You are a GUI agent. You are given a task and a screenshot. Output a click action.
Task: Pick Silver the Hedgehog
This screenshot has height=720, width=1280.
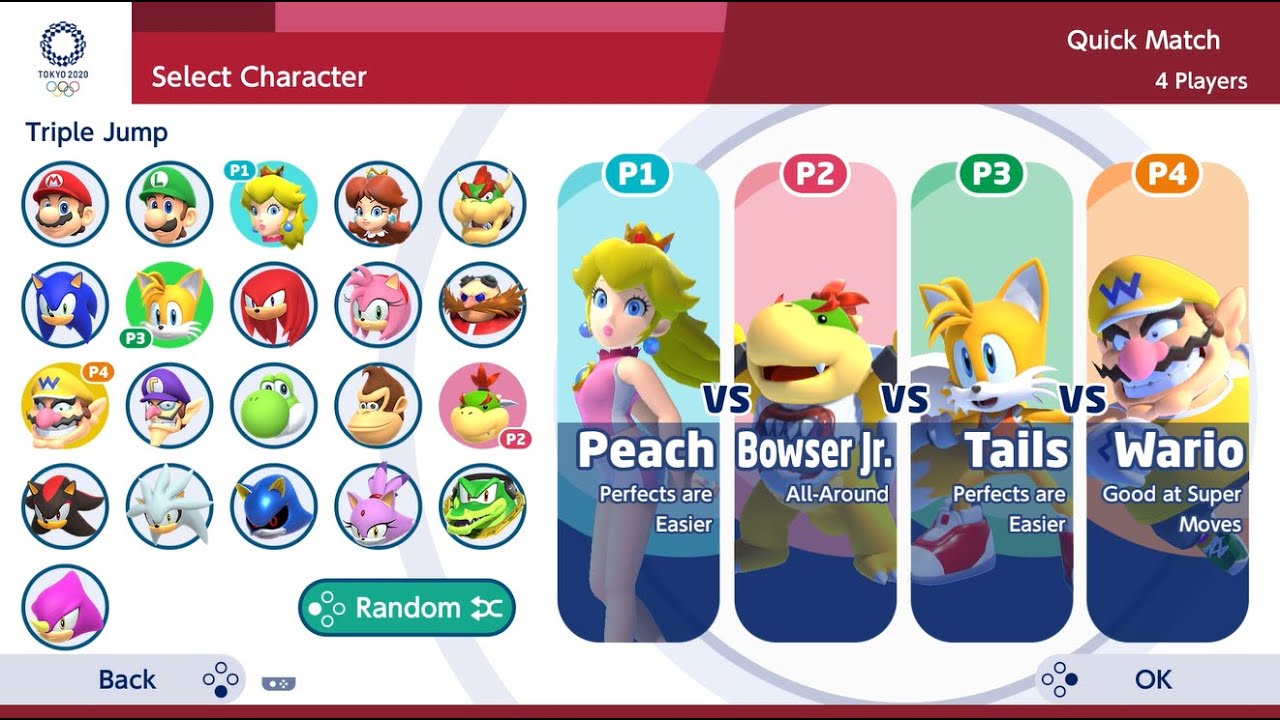169,507
